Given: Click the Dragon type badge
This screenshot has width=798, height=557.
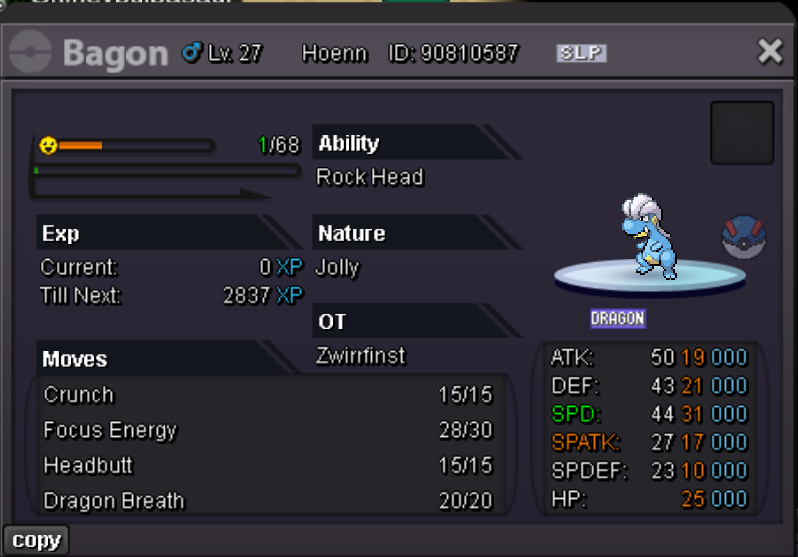Looking at the screenshot, I should coord(617,319).
